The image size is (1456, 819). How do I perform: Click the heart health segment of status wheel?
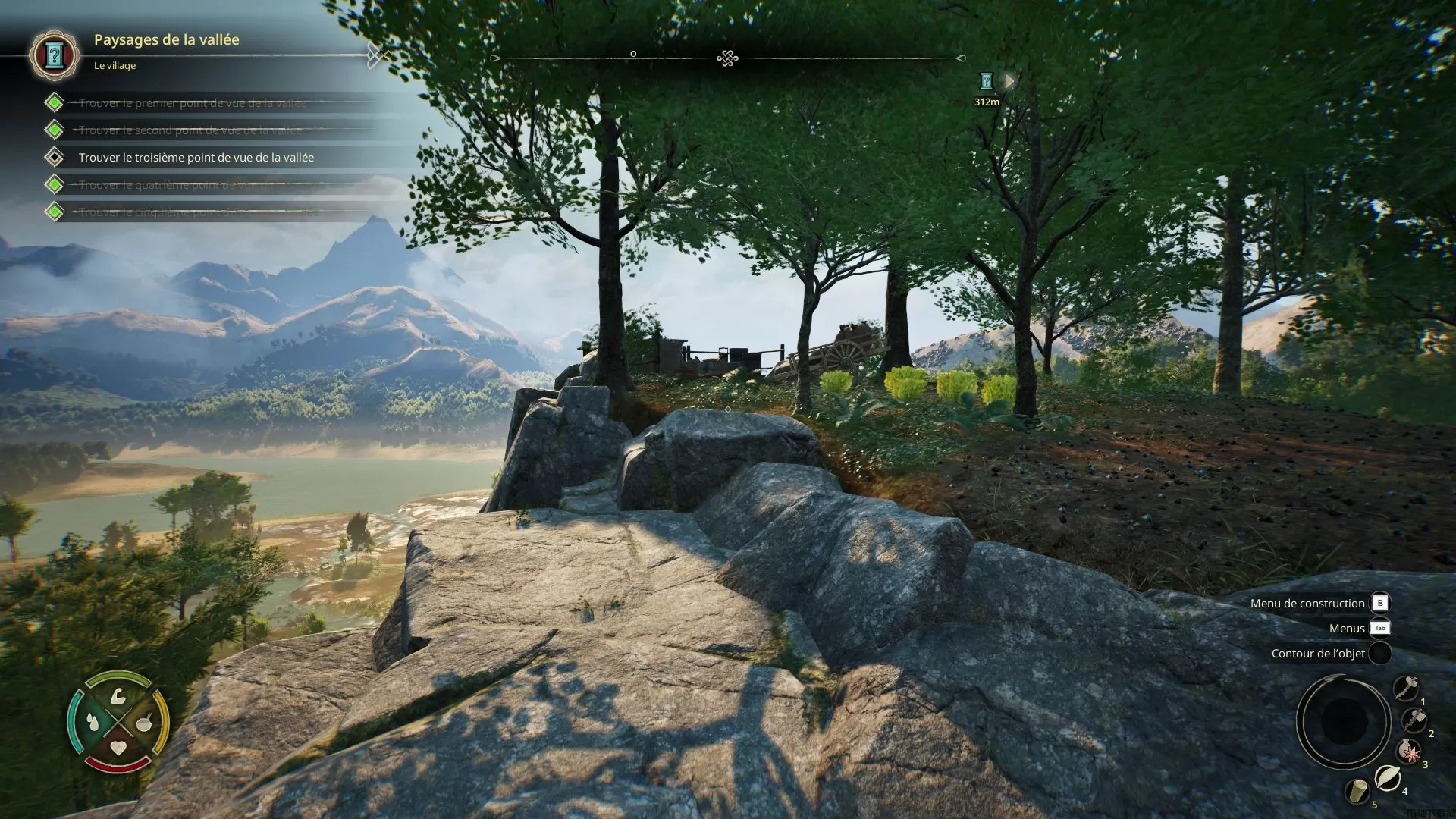pyautogui.click(x=118, y=748)
